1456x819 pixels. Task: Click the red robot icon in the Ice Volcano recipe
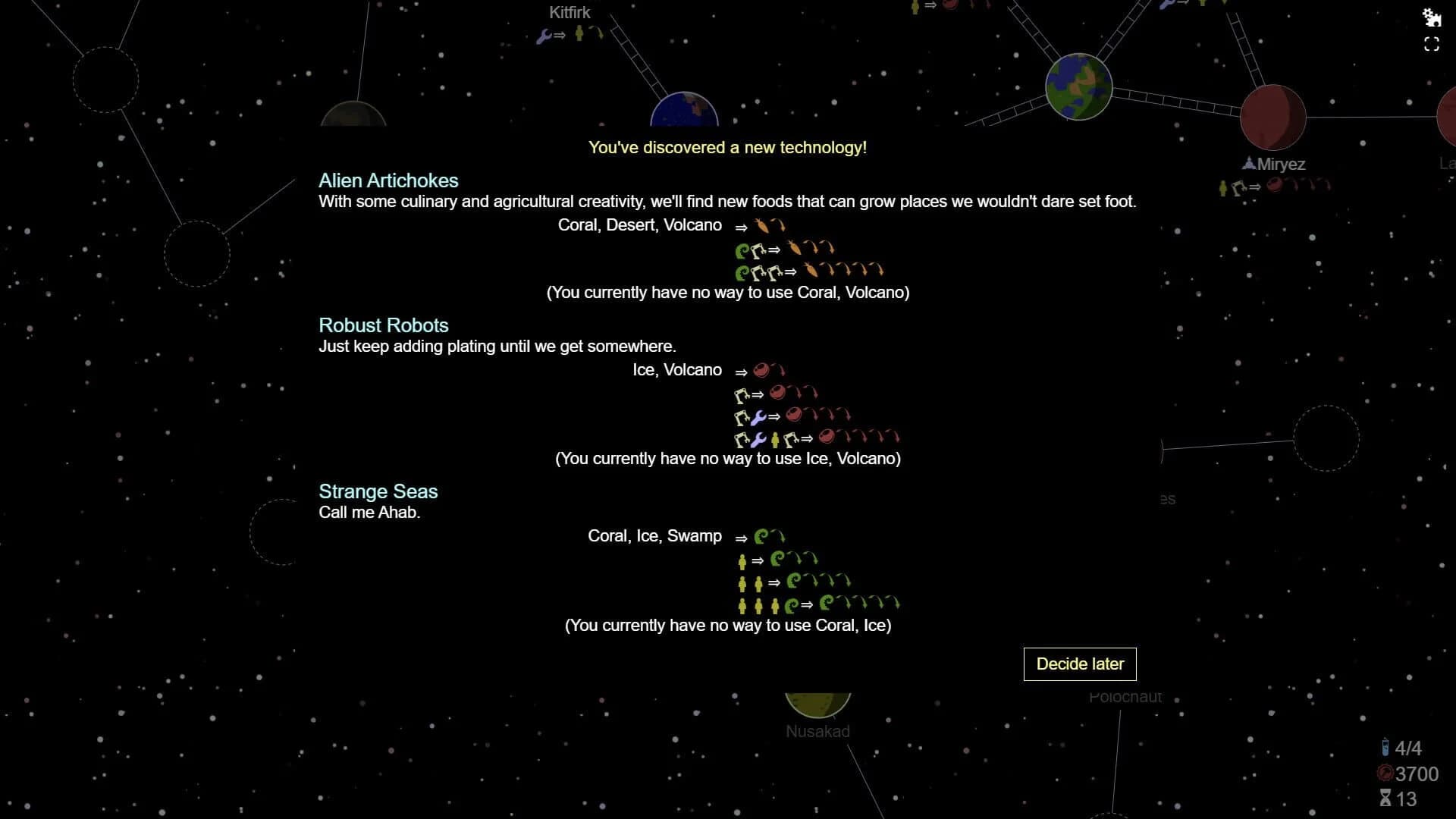[762, 371]
